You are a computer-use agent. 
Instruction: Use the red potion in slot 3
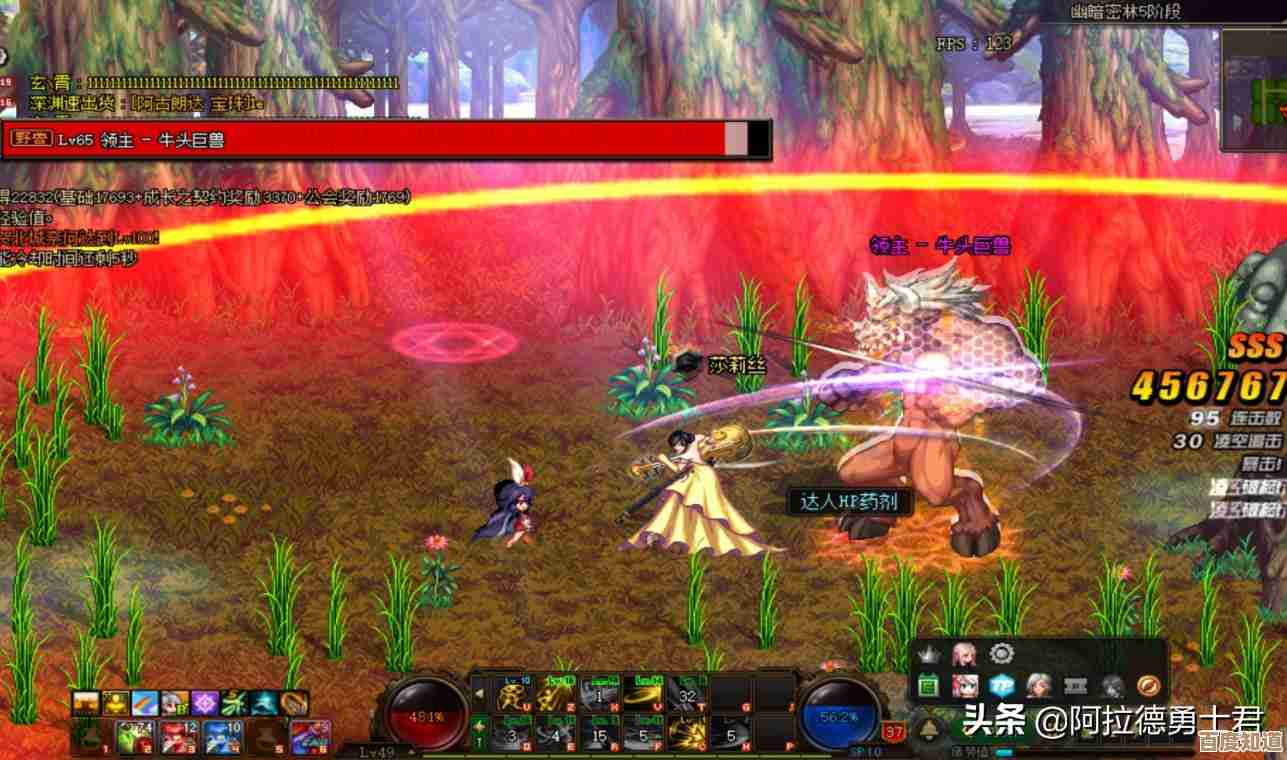[x=178, y=737]
